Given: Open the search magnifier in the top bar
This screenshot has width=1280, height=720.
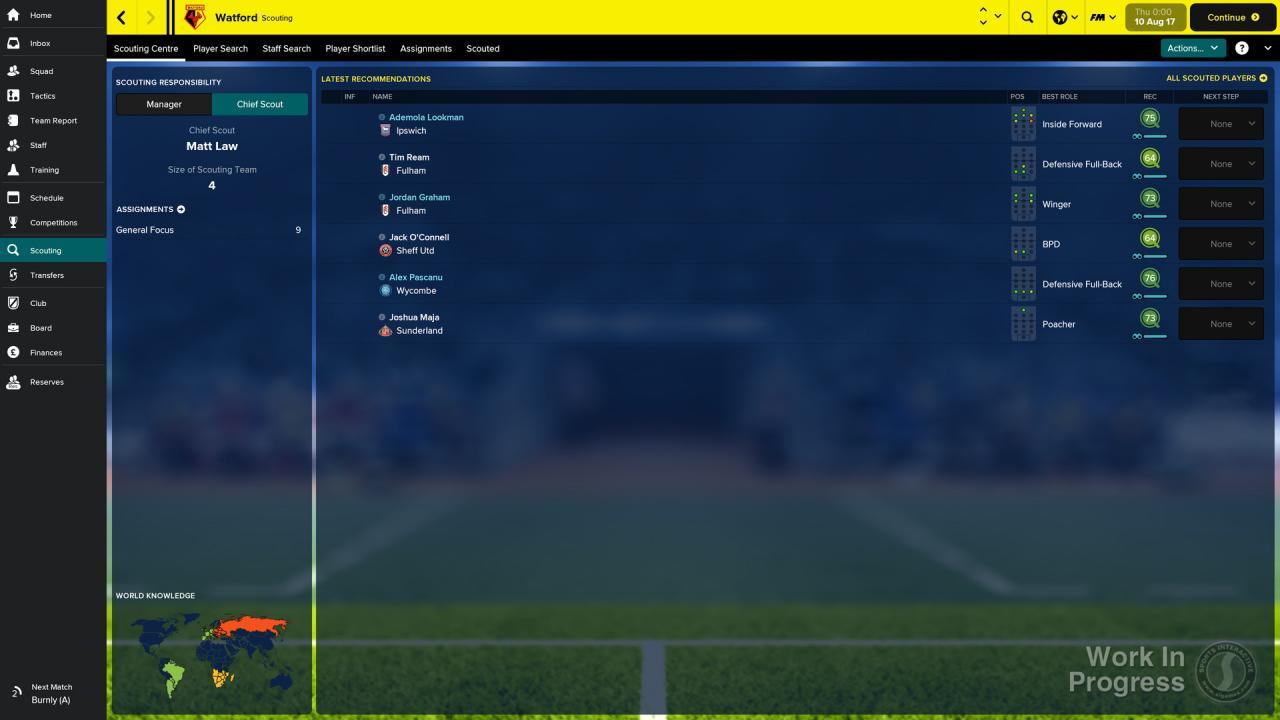Looking at the screenshot, I should pos(1026,17).
